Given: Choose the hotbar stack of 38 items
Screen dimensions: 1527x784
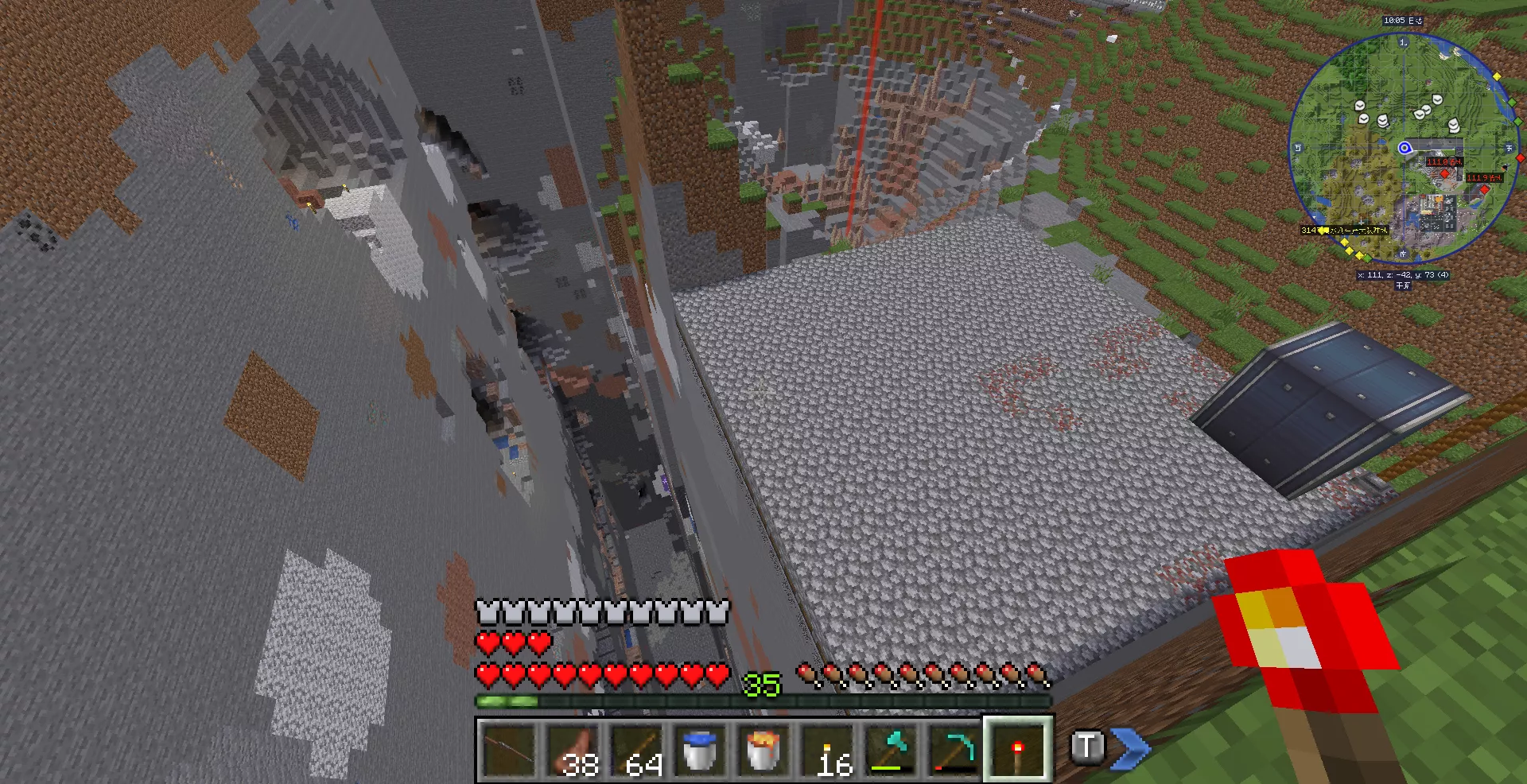Looking at the screenshot, I should 573,749.
